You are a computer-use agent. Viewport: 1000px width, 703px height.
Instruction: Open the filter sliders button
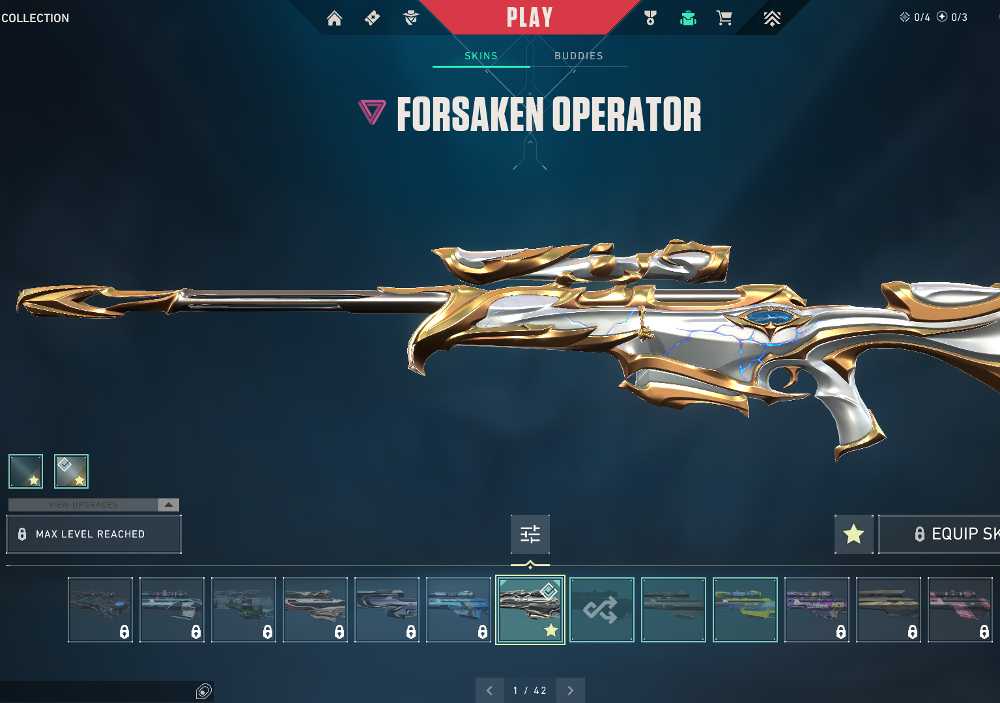point(530,534)
